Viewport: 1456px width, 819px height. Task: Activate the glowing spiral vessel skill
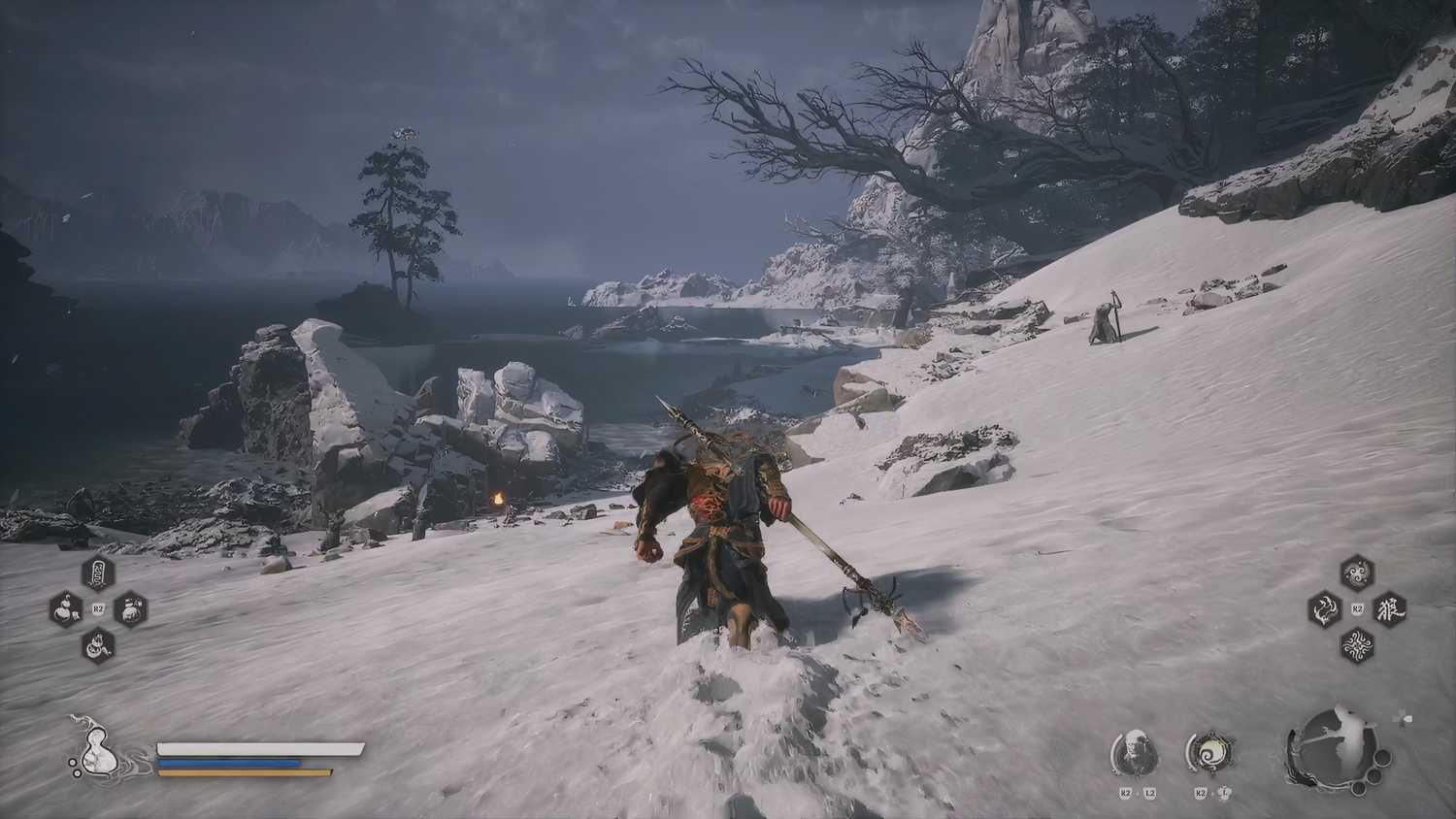[1208, 753]
